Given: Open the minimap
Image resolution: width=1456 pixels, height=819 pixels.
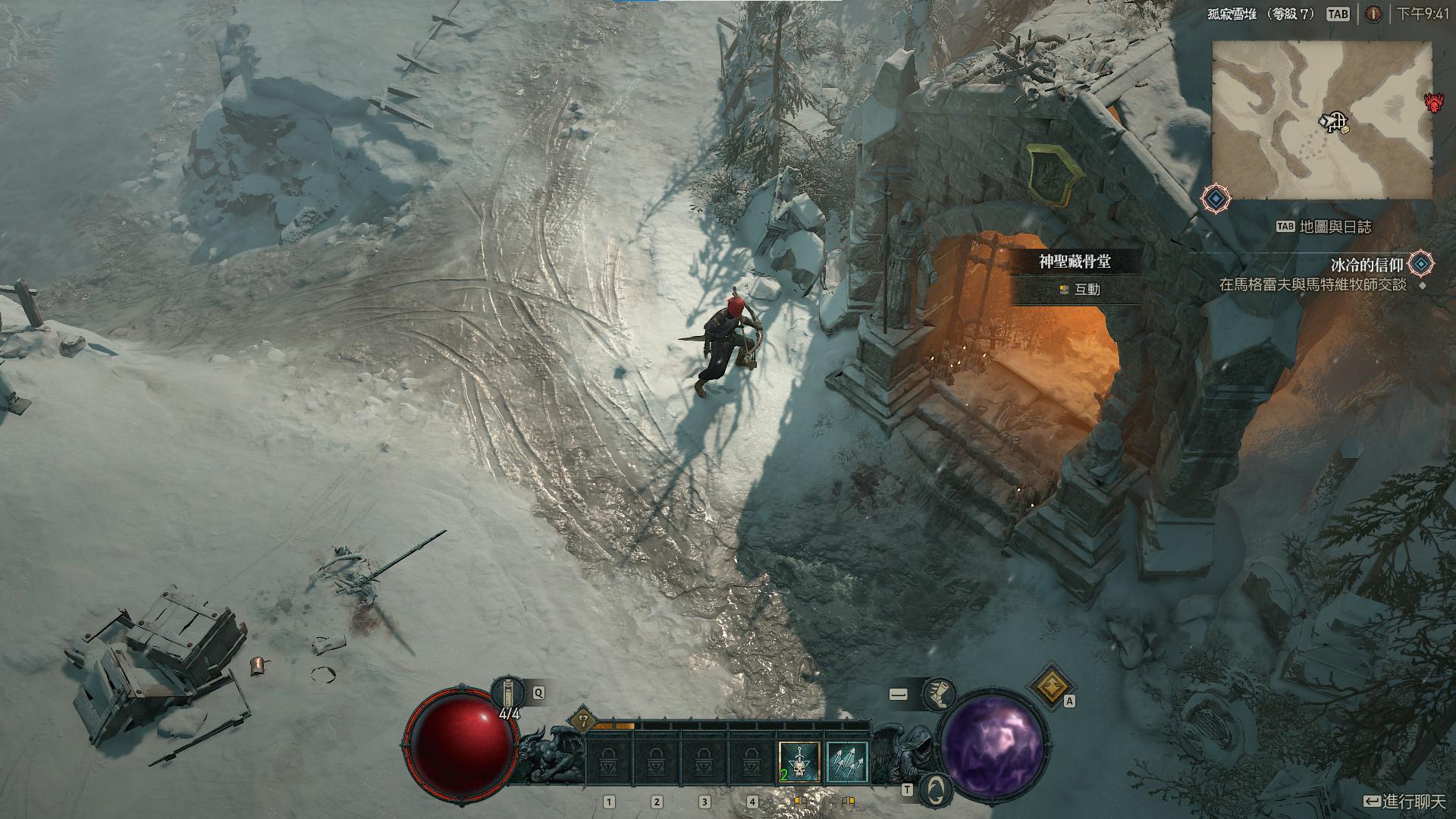Looking at the screenshot, I should point(1321,120).
